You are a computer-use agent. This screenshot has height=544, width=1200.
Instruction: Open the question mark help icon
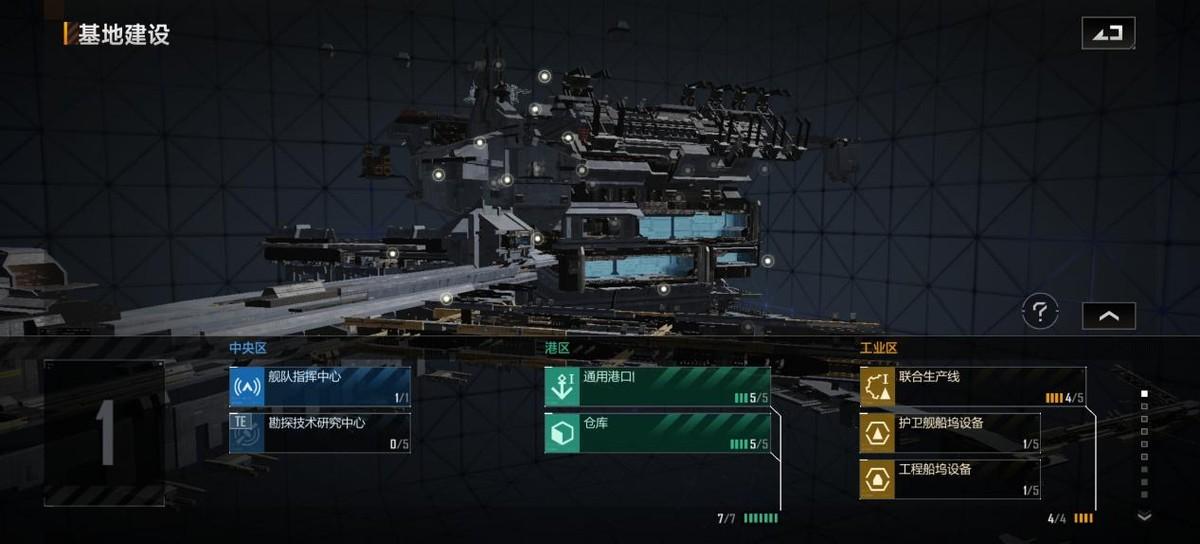pyautogui.click(x=1040, y=313)
